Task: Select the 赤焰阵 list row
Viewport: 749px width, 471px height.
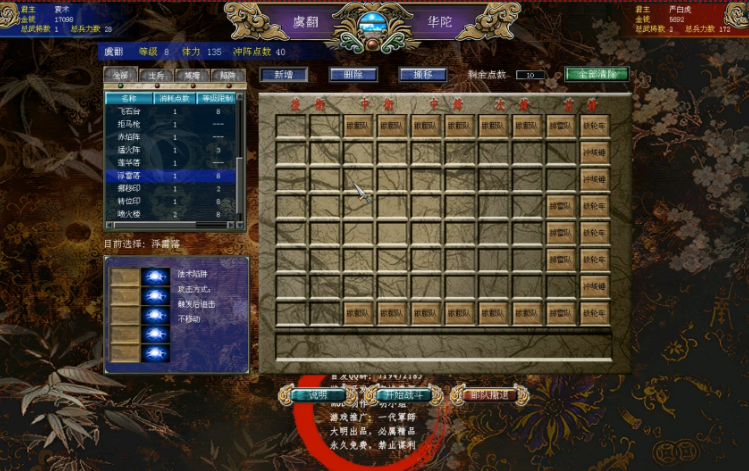Action: click(x=130, y=137)
